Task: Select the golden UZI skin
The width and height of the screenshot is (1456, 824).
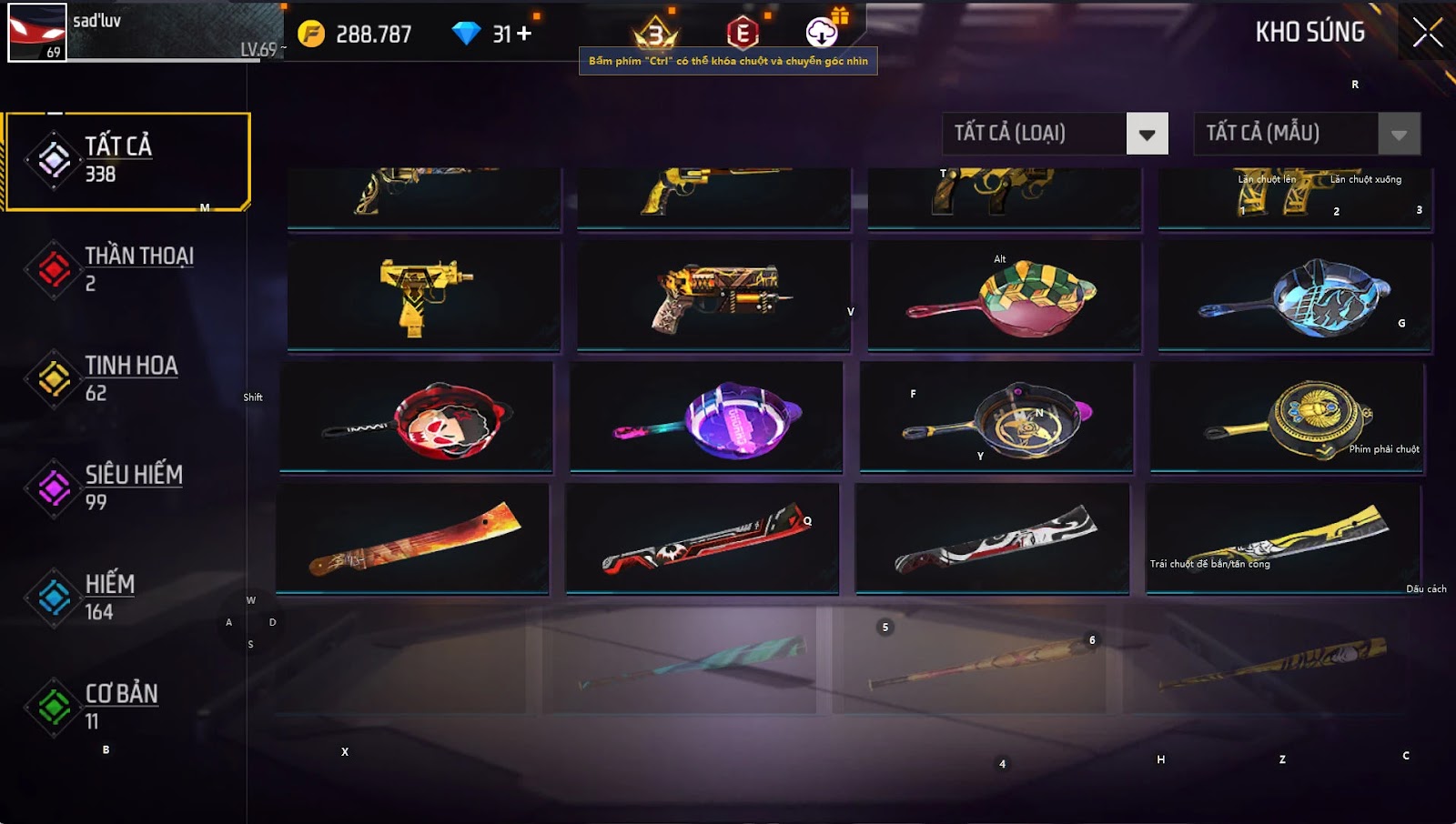Action: [423, 295]
